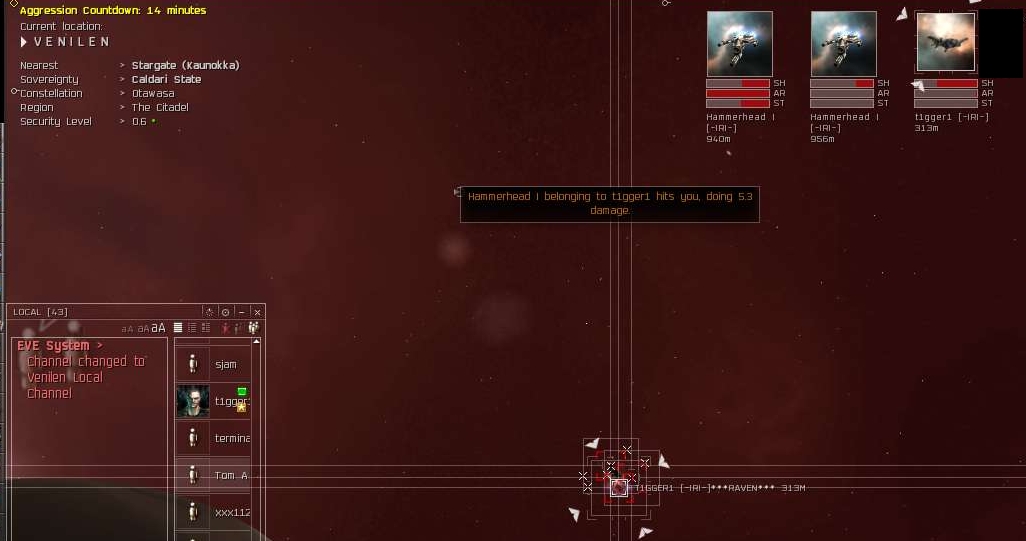
Task: Click the t1gger1 Raven bracket in space overlay
Action: pos(619,487)
